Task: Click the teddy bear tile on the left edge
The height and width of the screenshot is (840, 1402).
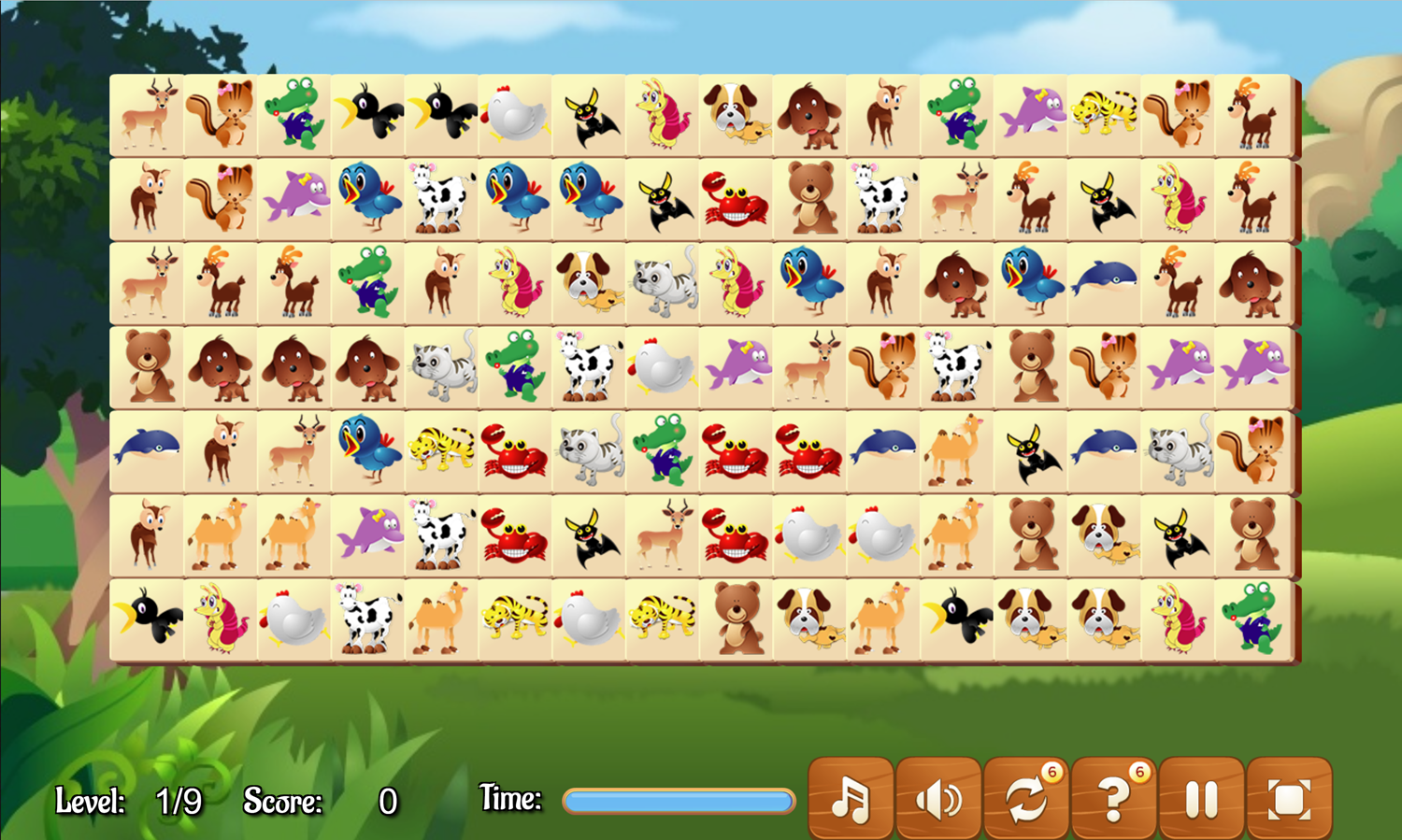Action: [147, 368]
